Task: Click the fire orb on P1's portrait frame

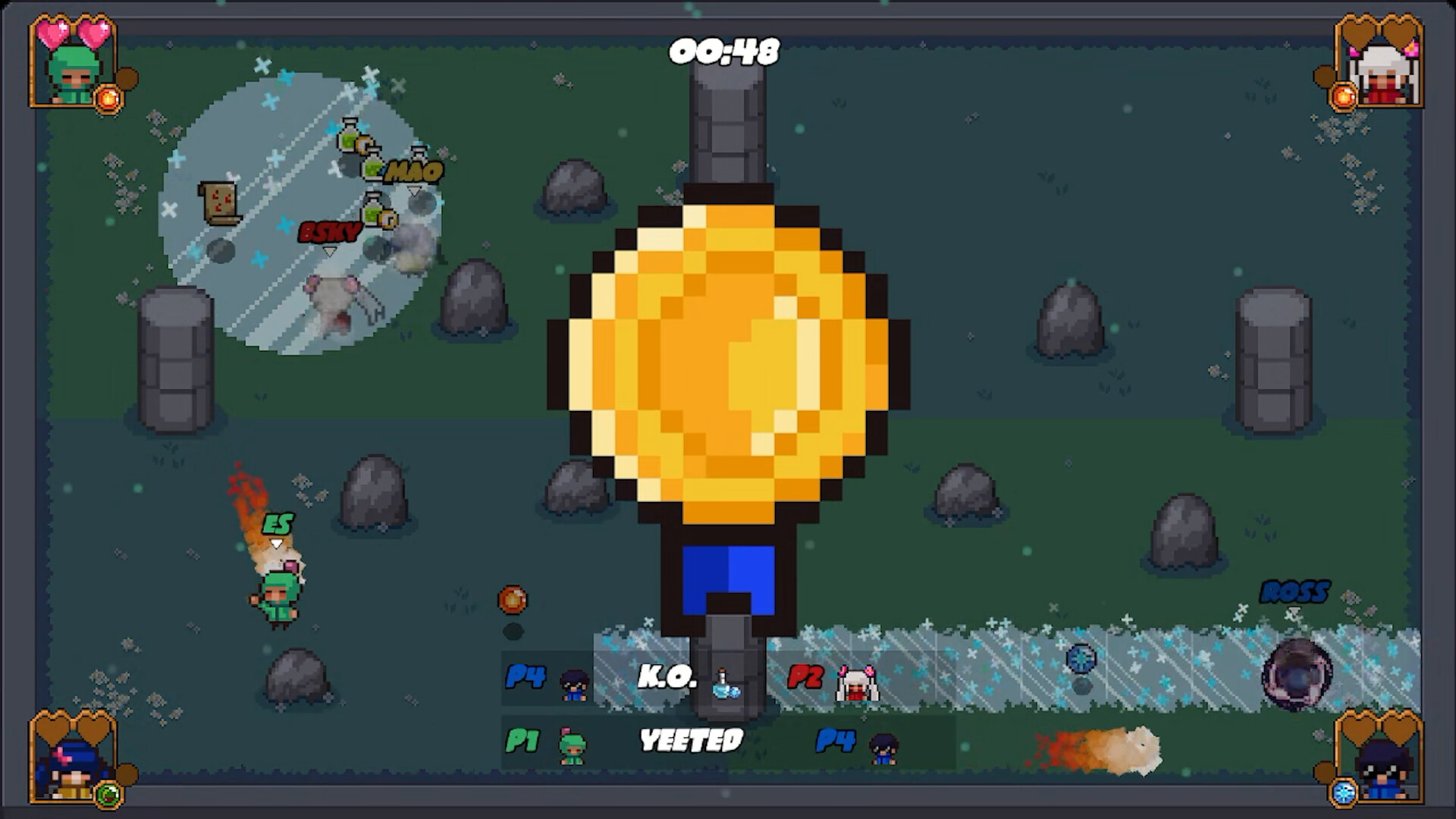Action: 110,97
